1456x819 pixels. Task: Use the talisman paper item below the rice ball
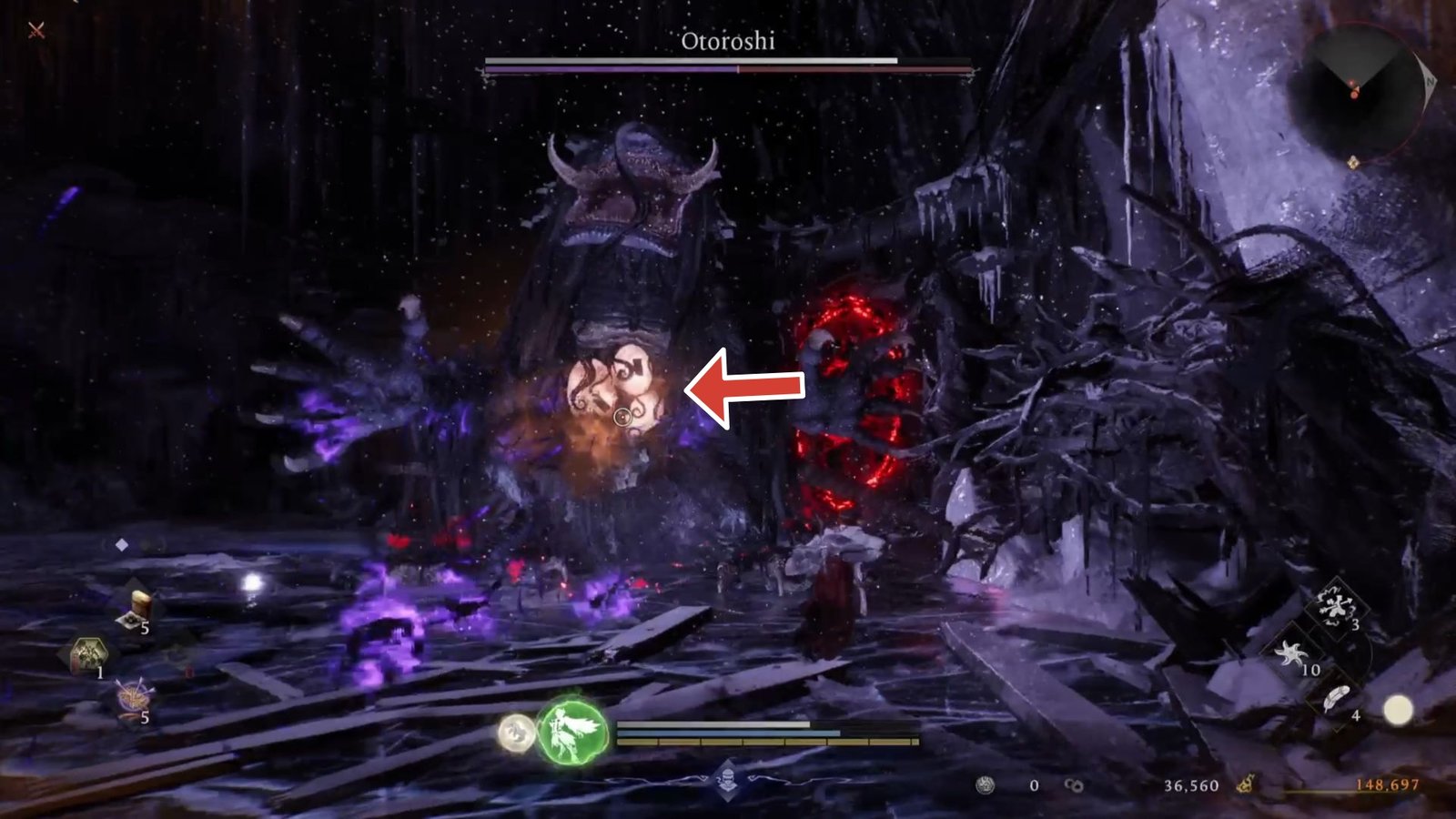coord(130,622)
